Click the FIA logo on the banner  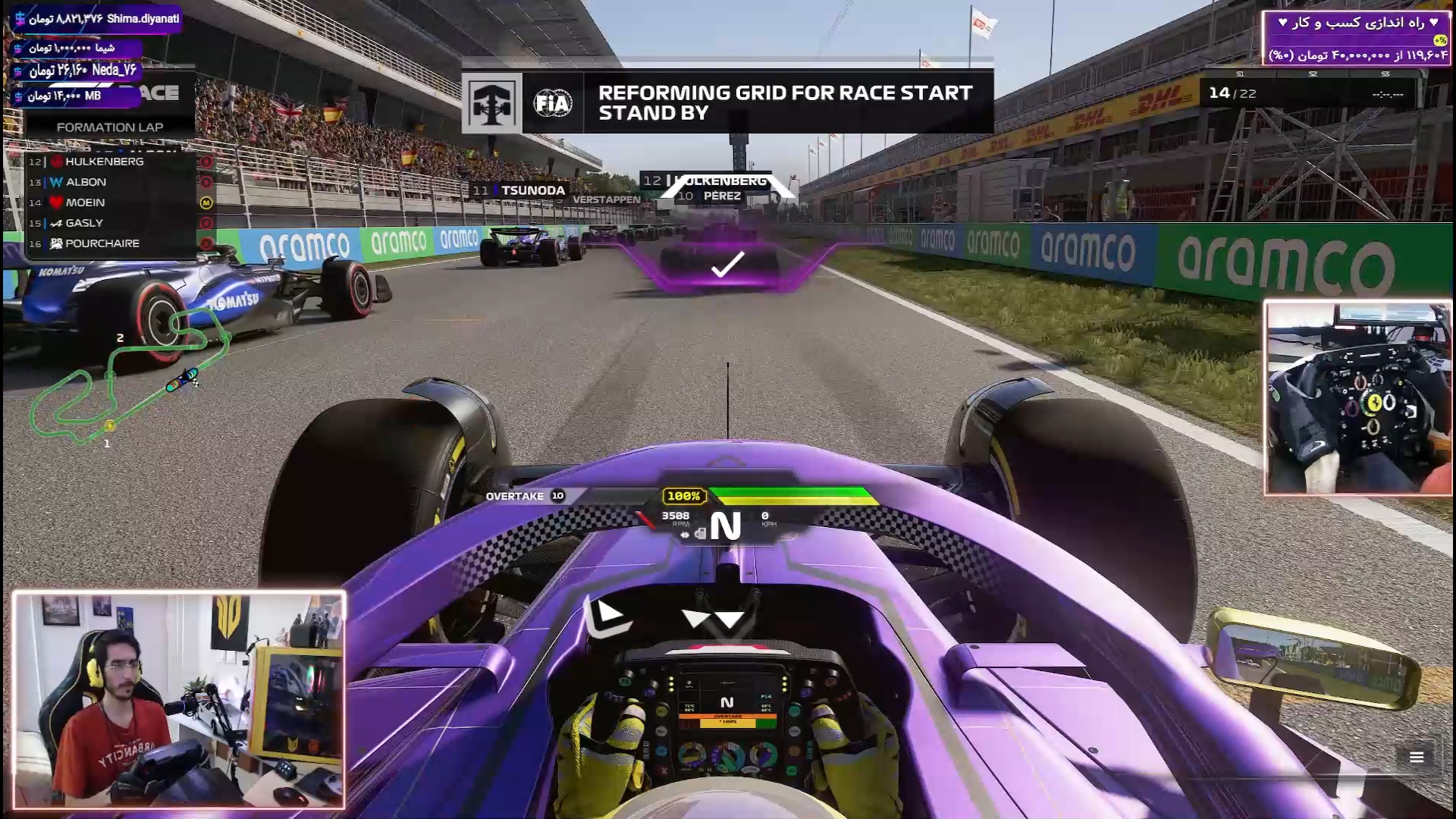click(553, 103)
